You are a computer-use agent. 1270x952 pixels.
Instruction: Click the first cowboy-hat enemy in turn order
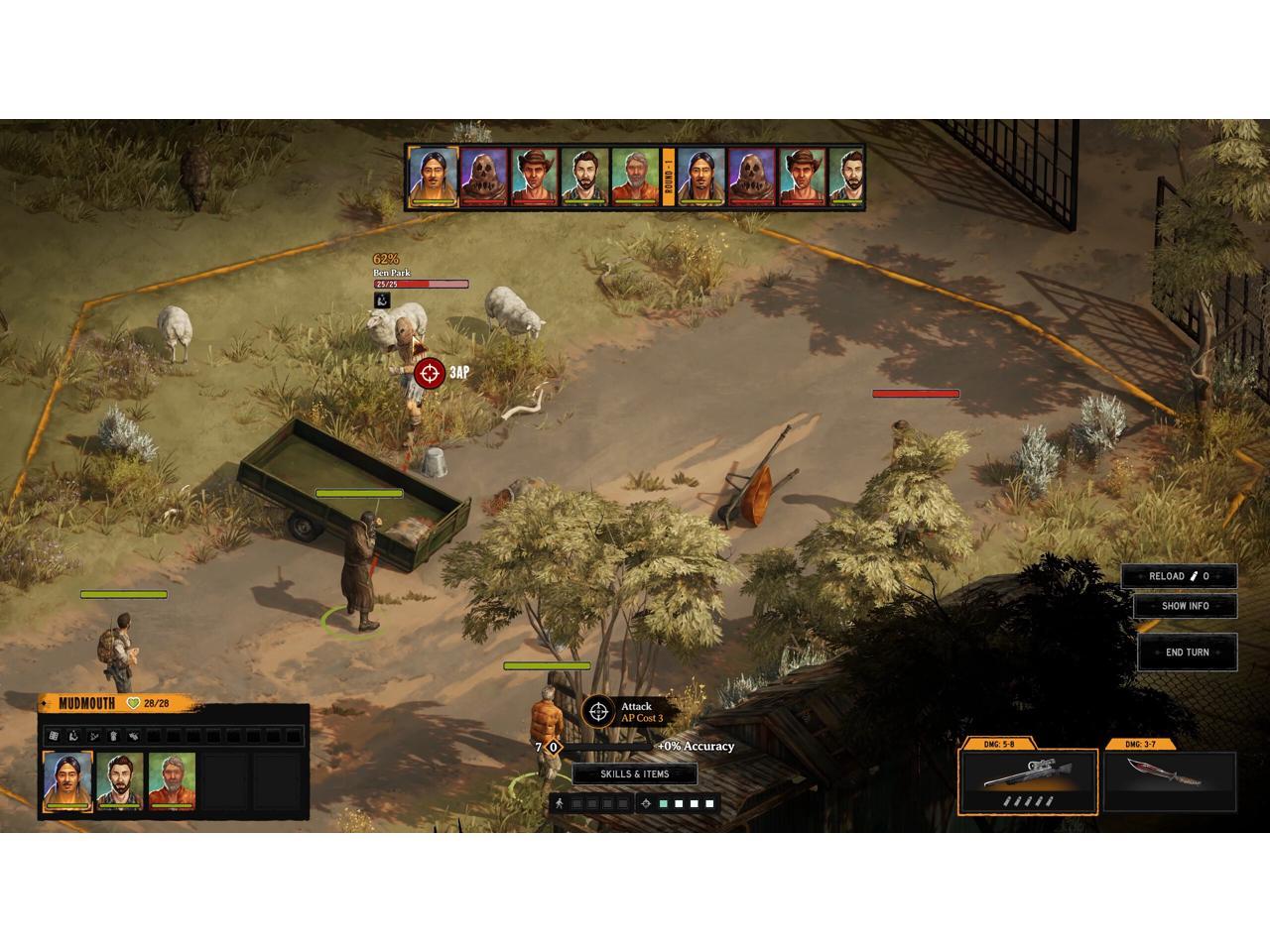tap(535, 177)
